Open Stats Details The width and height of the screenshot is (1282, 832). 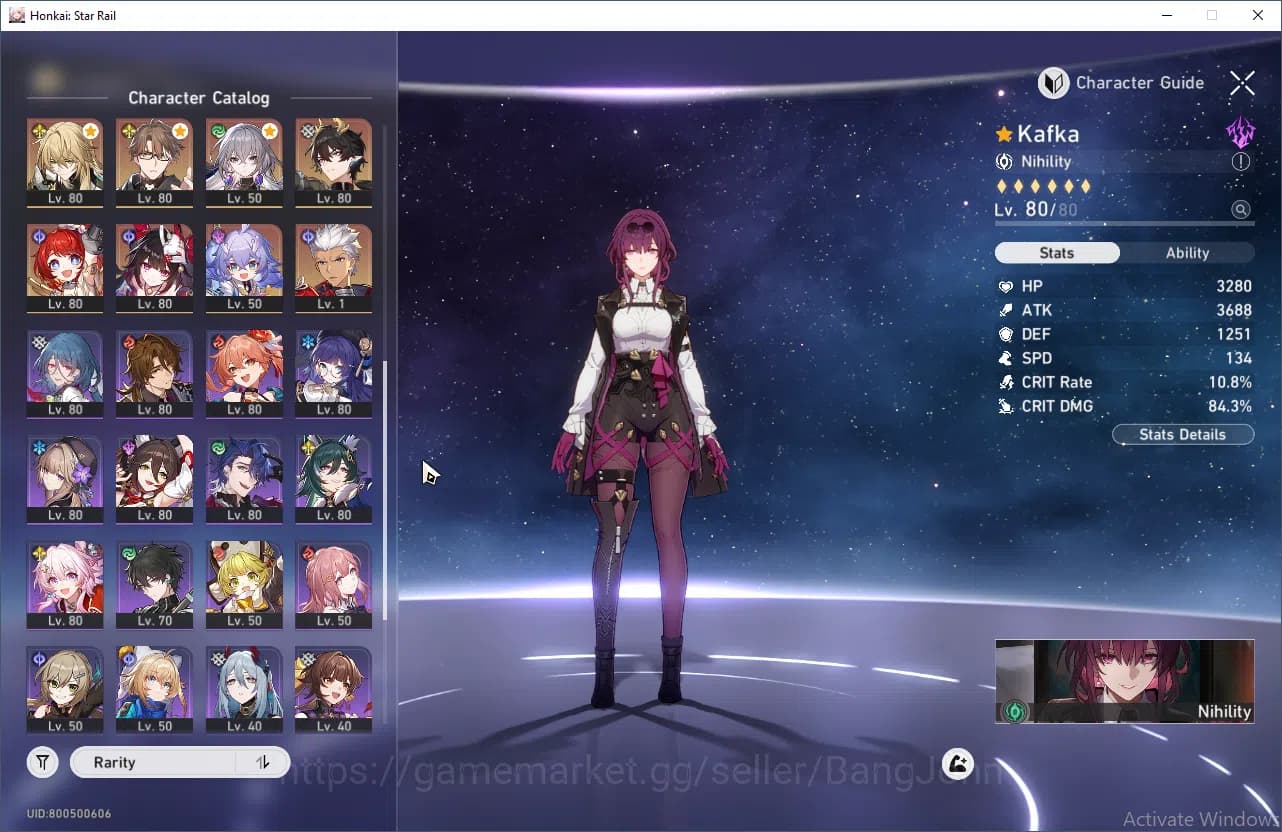pyautogui.click(x=1183, y=434)
